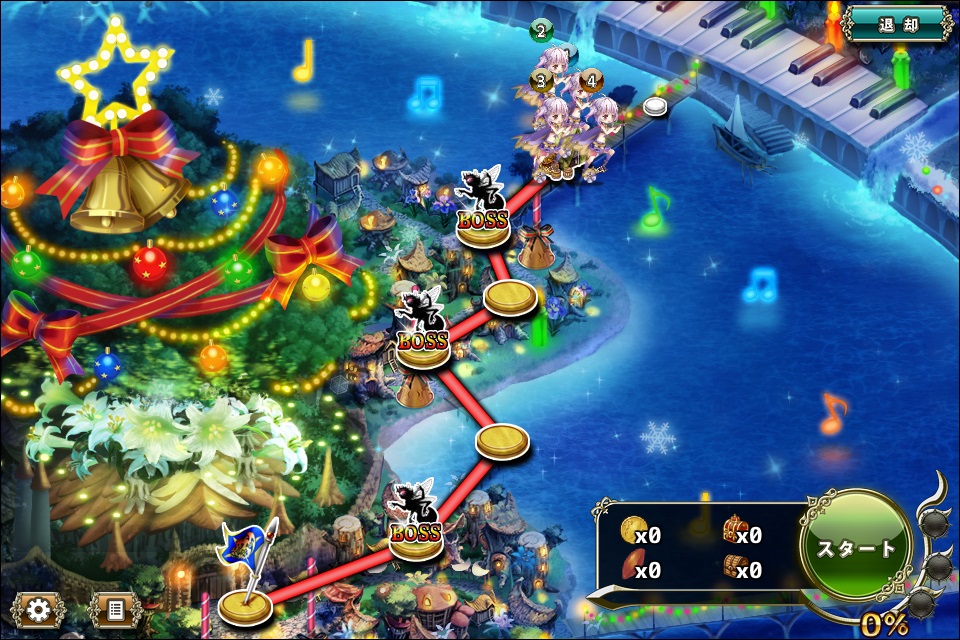Start the stage with the green スタート button

pos(856,548)
